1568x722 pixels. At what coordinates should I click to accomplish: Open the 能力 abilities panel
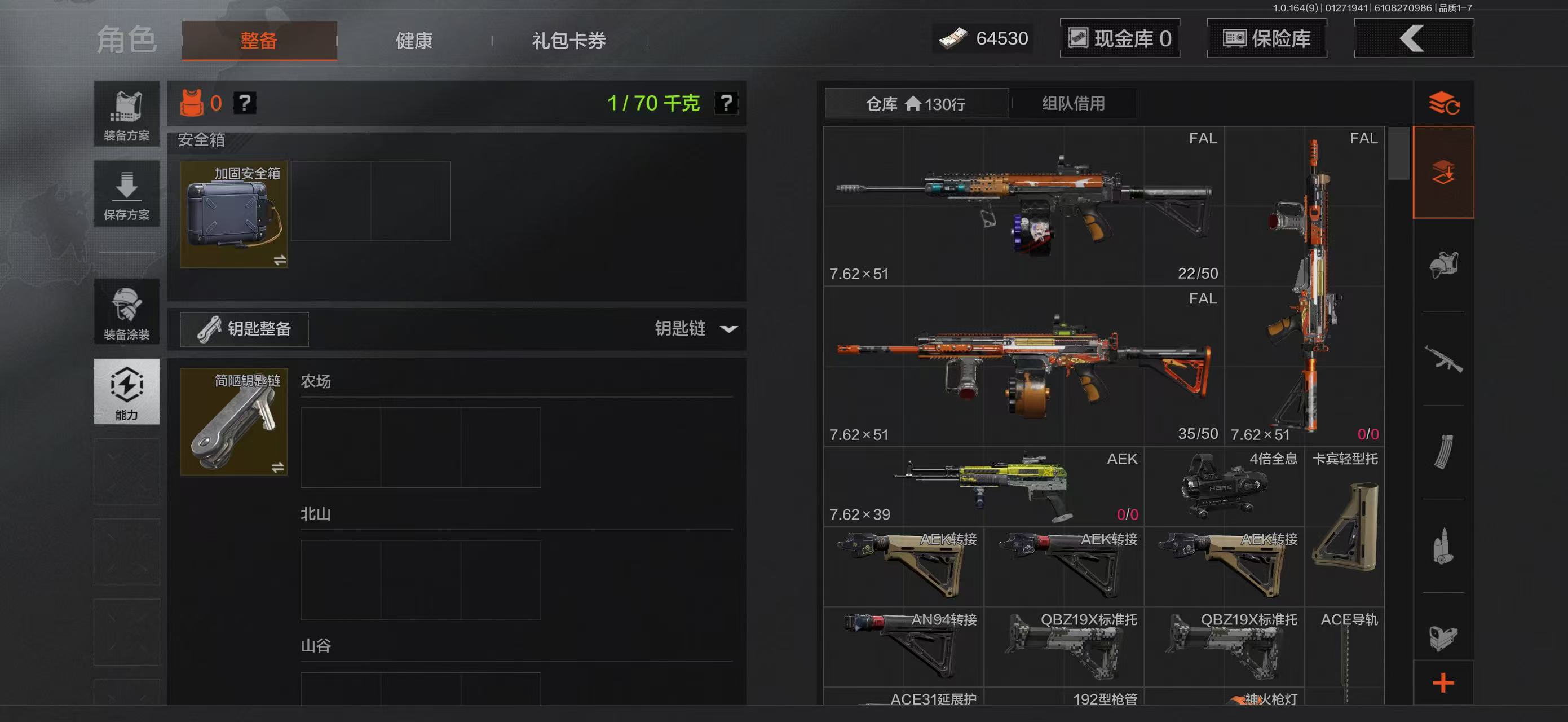coord(126,391)
